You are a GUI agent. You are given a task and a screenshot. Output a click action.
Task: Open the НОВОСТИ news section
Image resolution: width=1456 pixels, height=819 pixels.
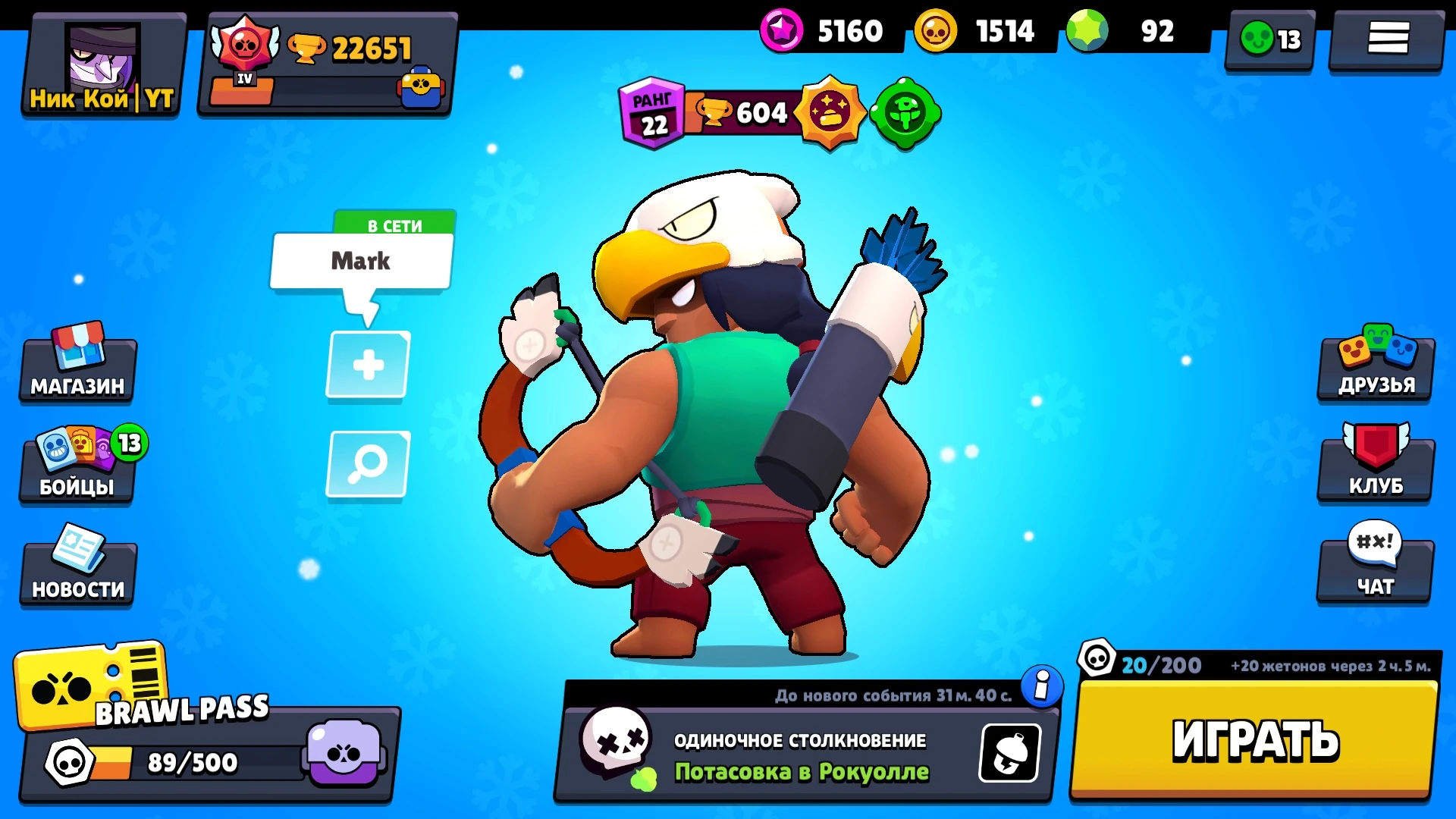(77, 569)
